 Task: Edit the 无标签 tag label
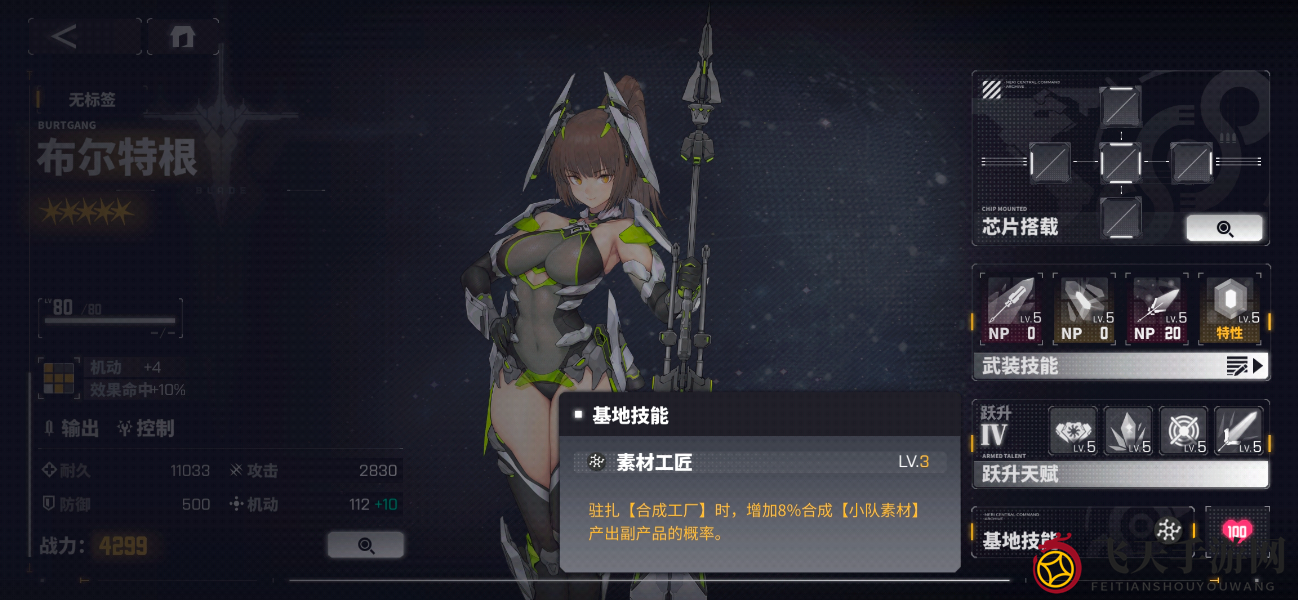pos(92,100)
